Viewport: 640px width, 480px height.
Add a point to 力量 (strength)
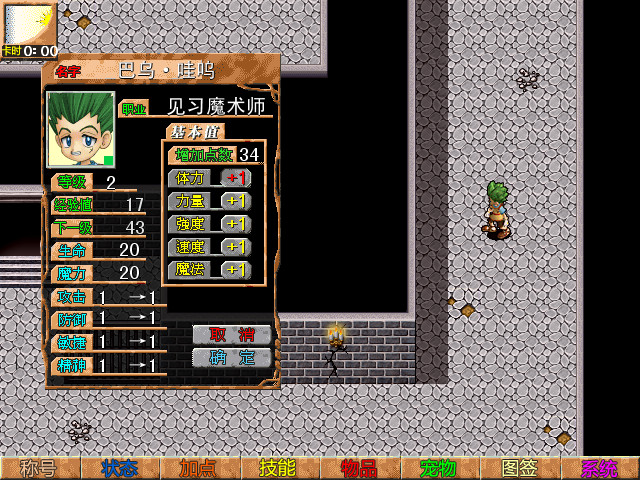click(236, 201)
